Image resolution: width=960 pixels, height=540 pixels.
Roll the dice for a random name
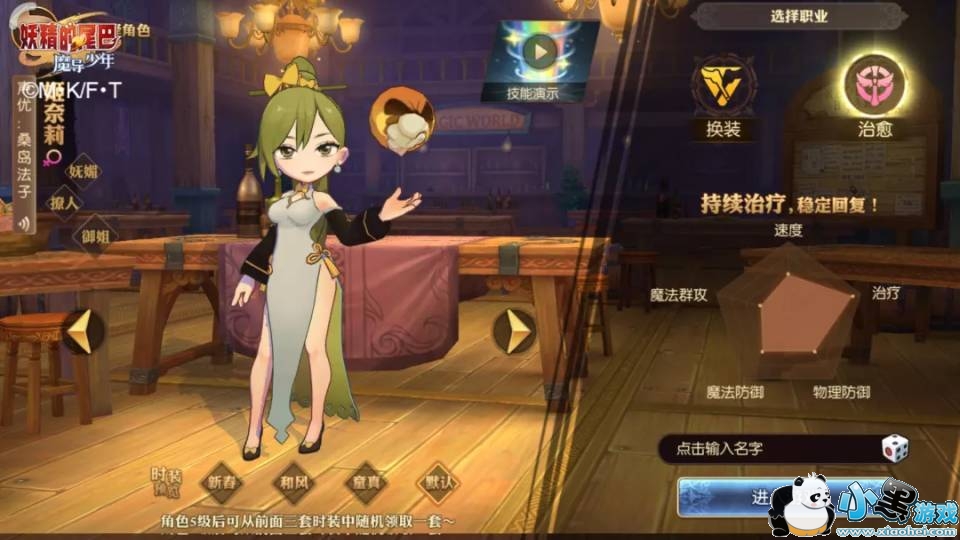(x=894, y=449)
